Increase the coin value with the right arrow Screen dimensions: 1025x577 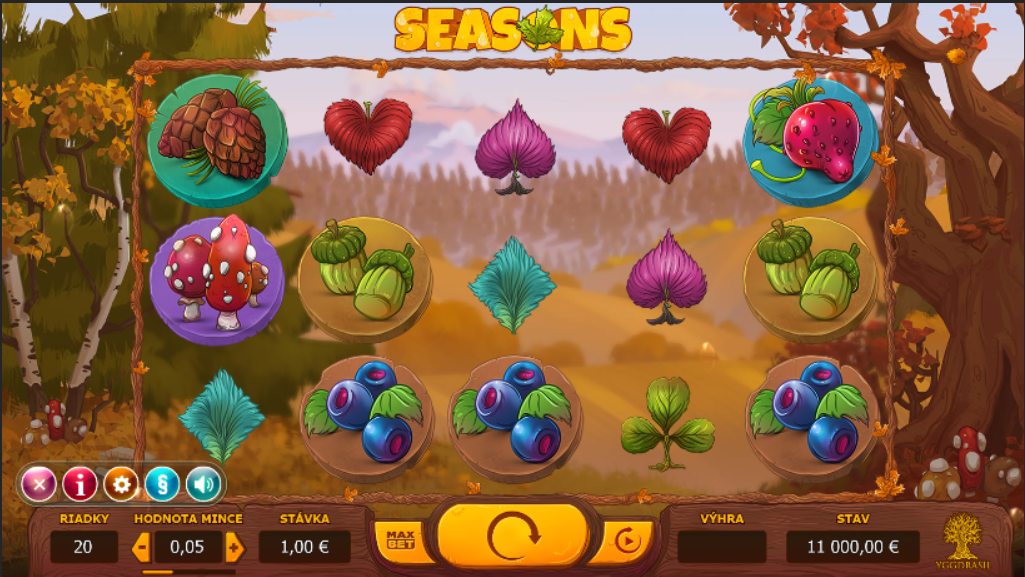tap(235, 547)
